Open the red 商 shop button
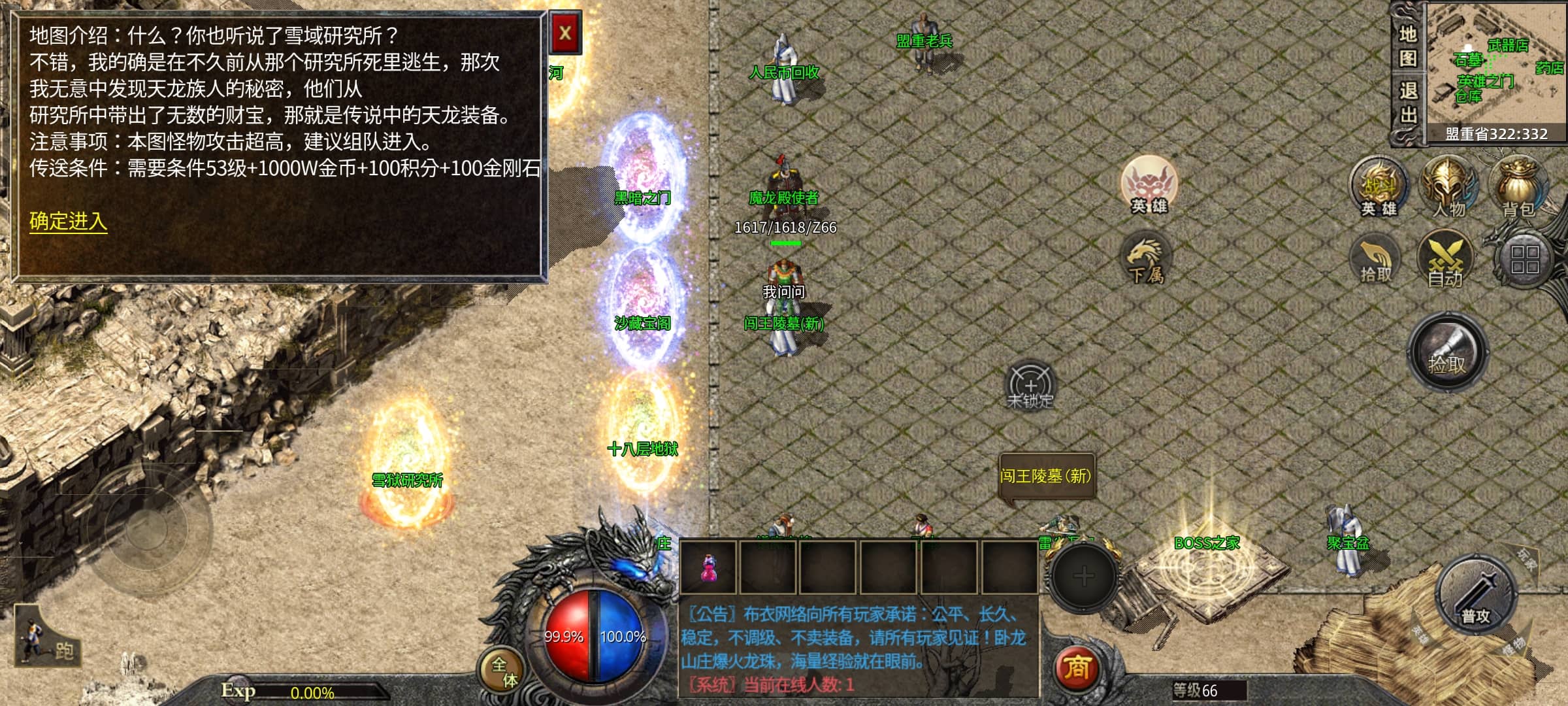Viewport: 1568px width, 706px height. pyautogui.click(x=1077, y=668)
